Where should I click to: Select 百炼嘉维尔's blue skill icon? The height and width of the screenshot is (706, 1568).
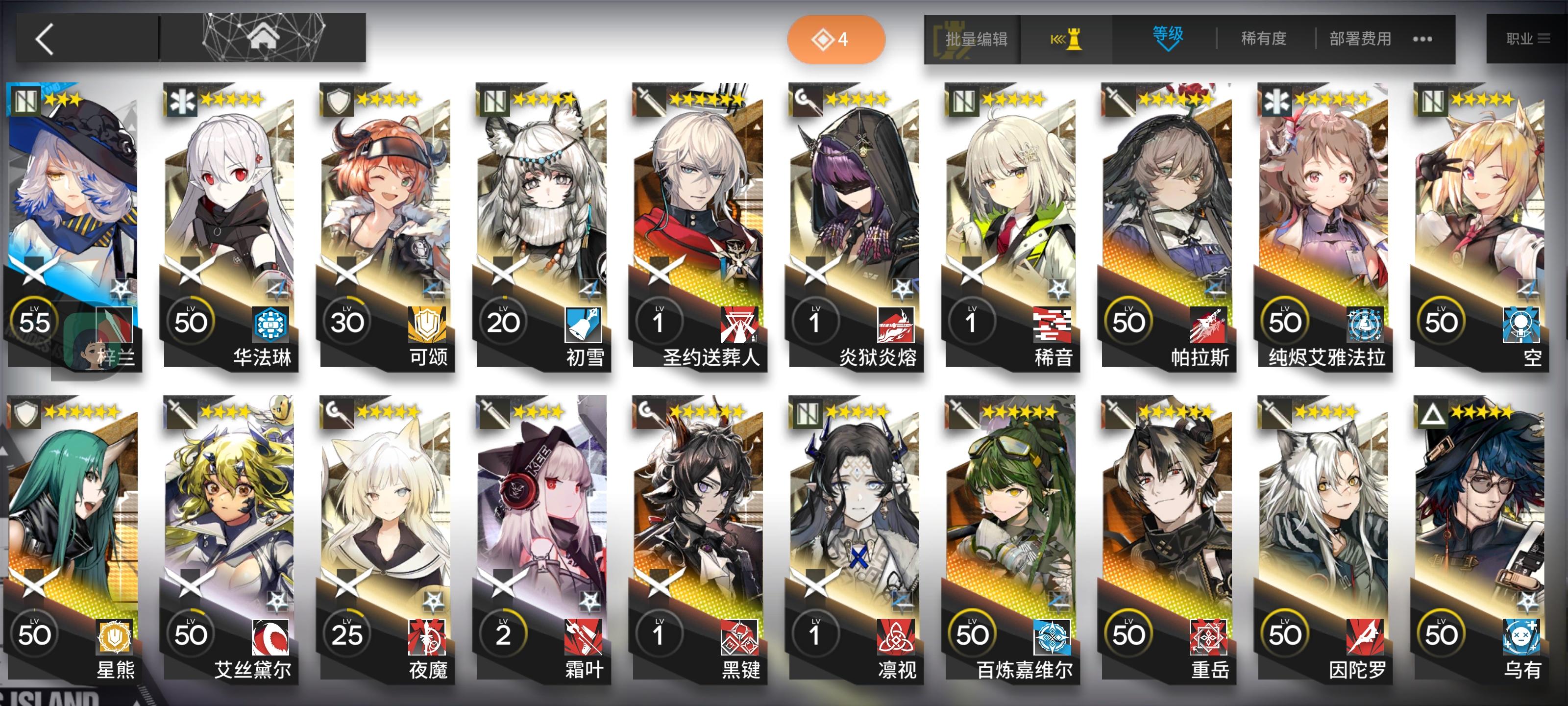tap(1053, 636)
